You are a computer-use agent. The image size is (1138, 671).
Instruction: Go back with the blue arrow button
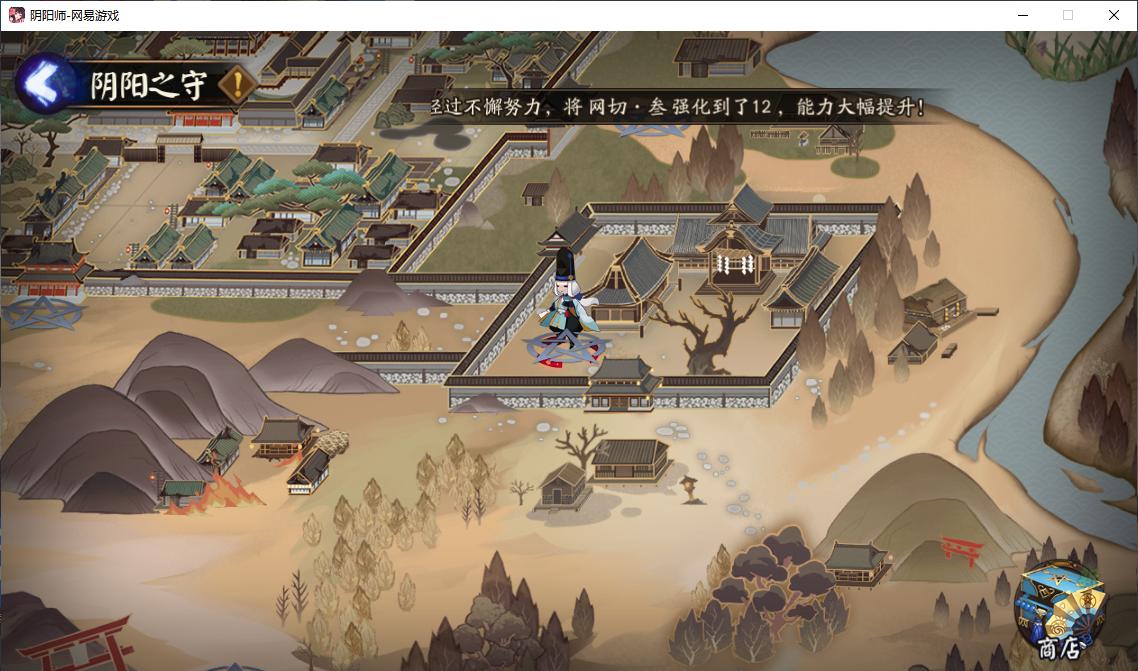click(x=42, y=86)
